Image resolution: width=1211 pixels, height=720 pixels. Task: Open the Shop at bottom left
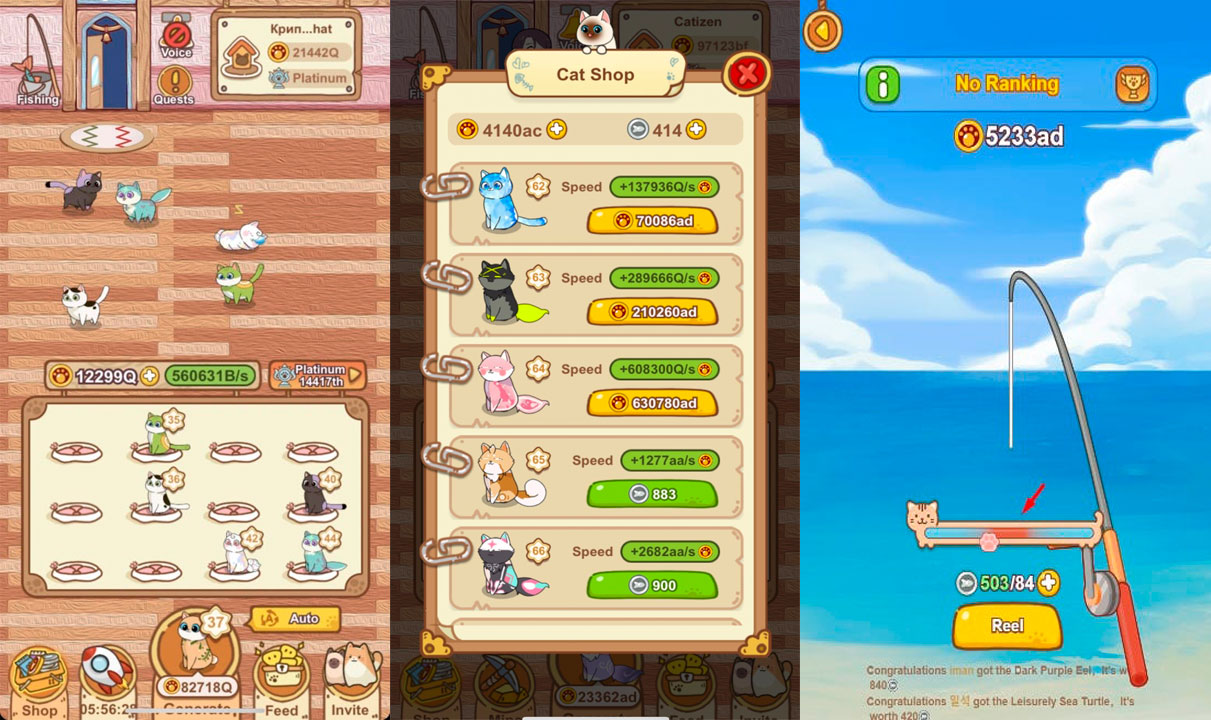(39, 680)
